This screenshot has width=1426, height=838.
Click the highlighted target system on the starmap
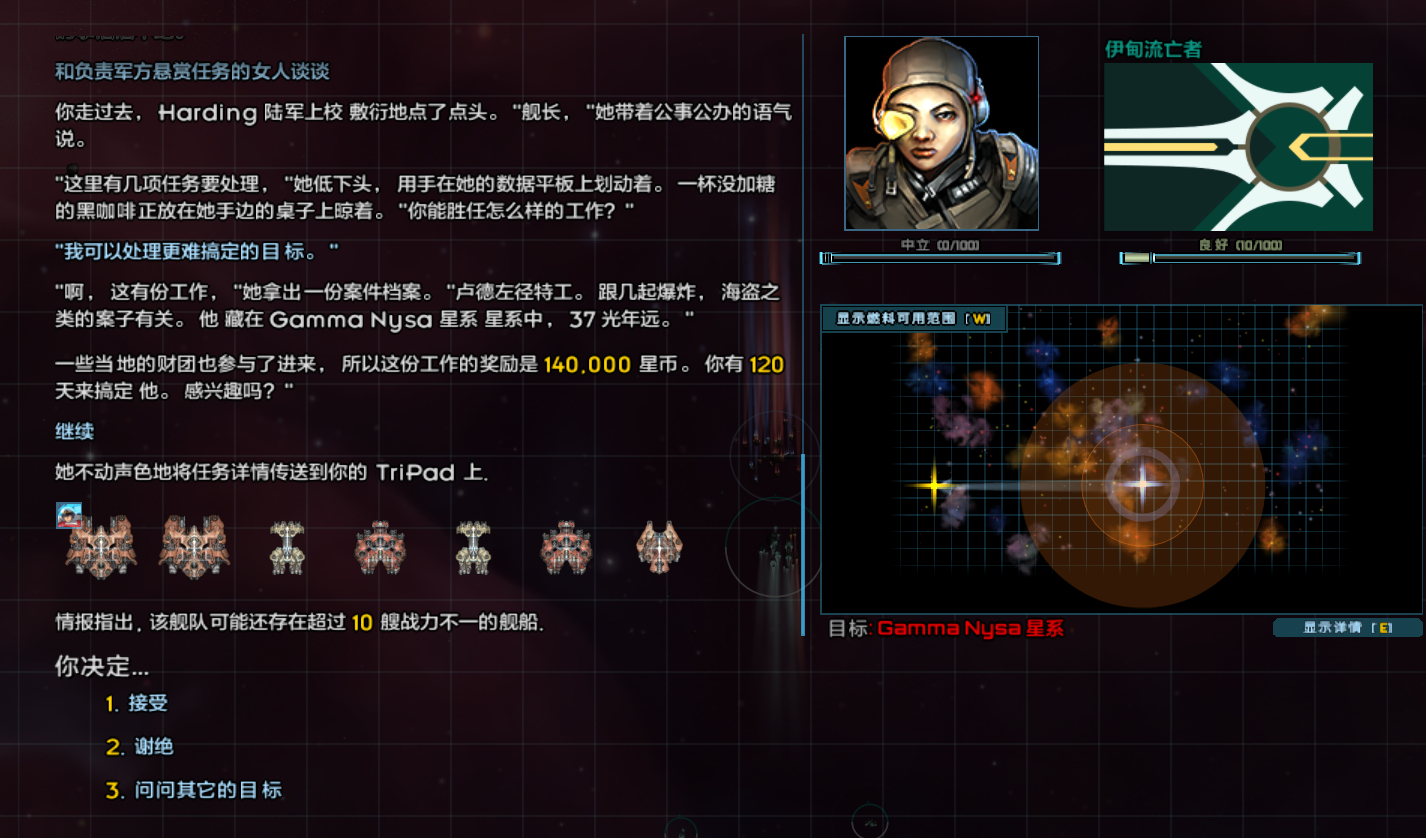1143,484
